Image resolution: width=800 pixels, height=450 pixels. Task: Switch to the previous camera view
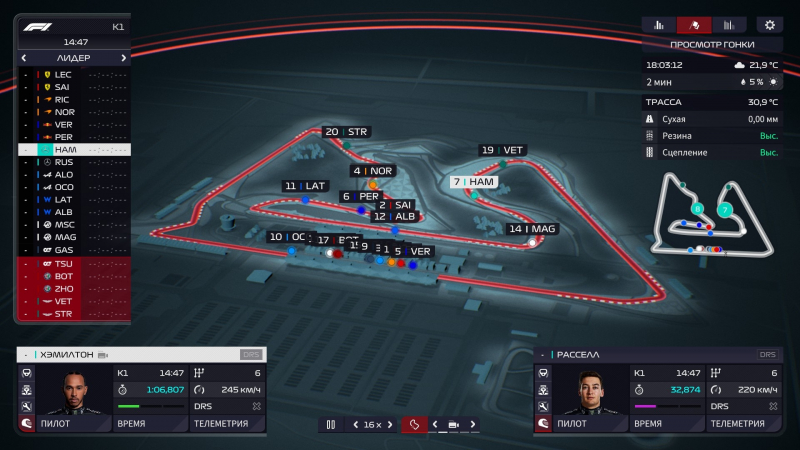click(x=434, y=425)
